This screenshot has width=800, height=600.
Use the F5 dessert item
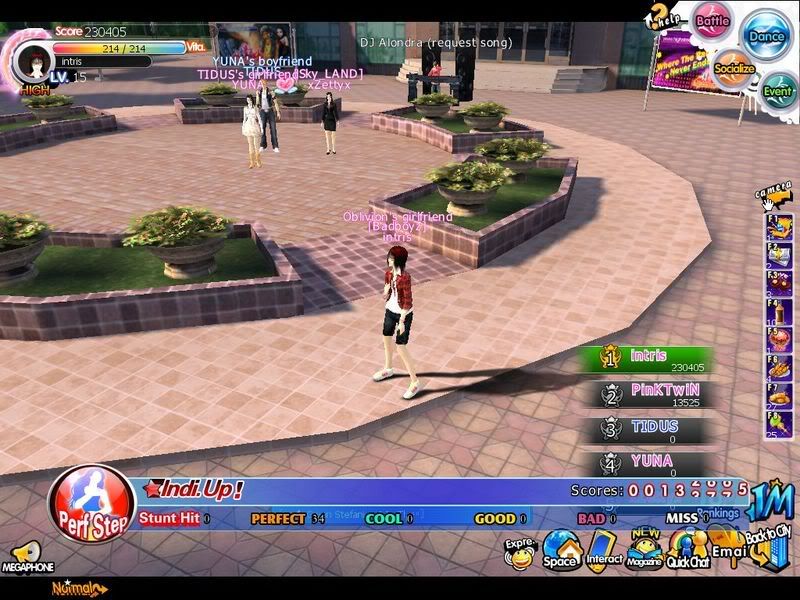[778, 339]
